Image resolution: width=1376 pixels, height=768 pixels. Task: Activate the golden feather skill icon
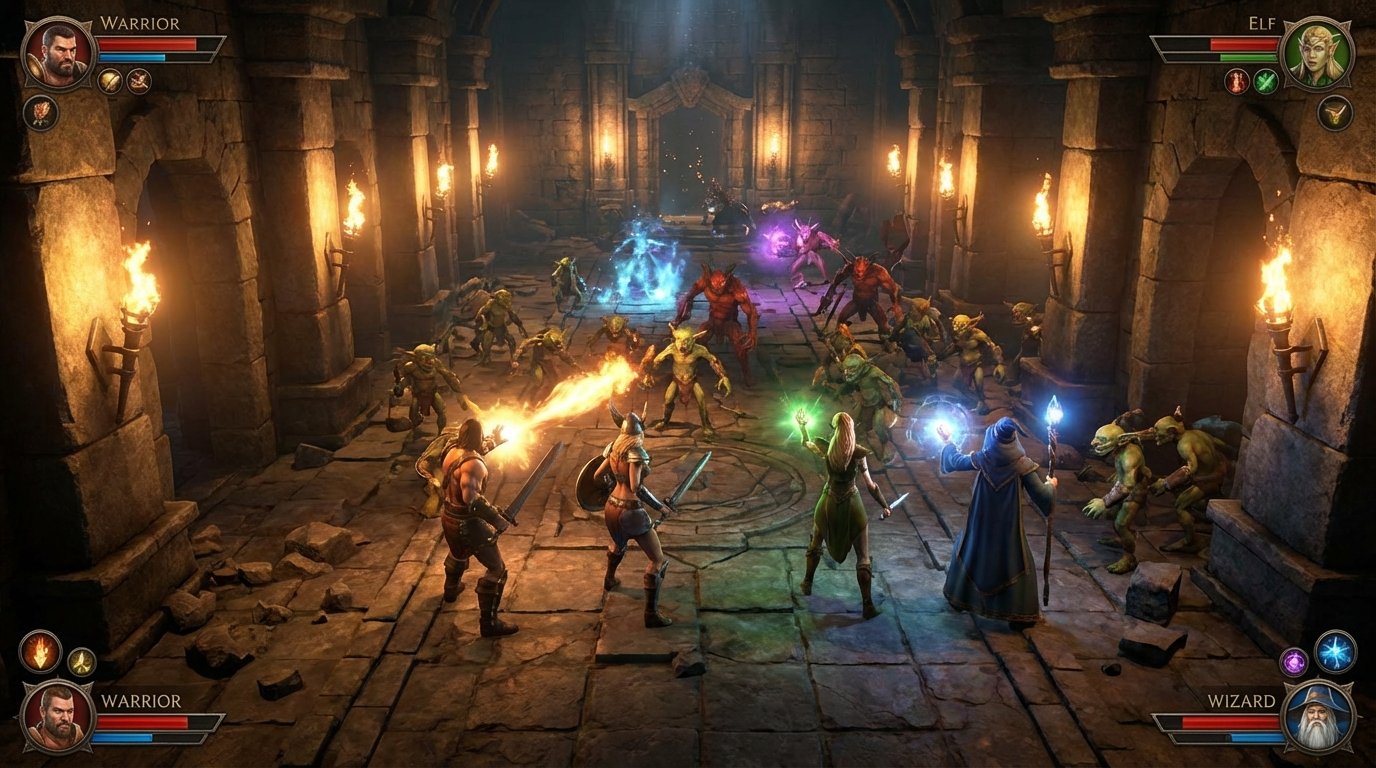(x=82, y=662)
